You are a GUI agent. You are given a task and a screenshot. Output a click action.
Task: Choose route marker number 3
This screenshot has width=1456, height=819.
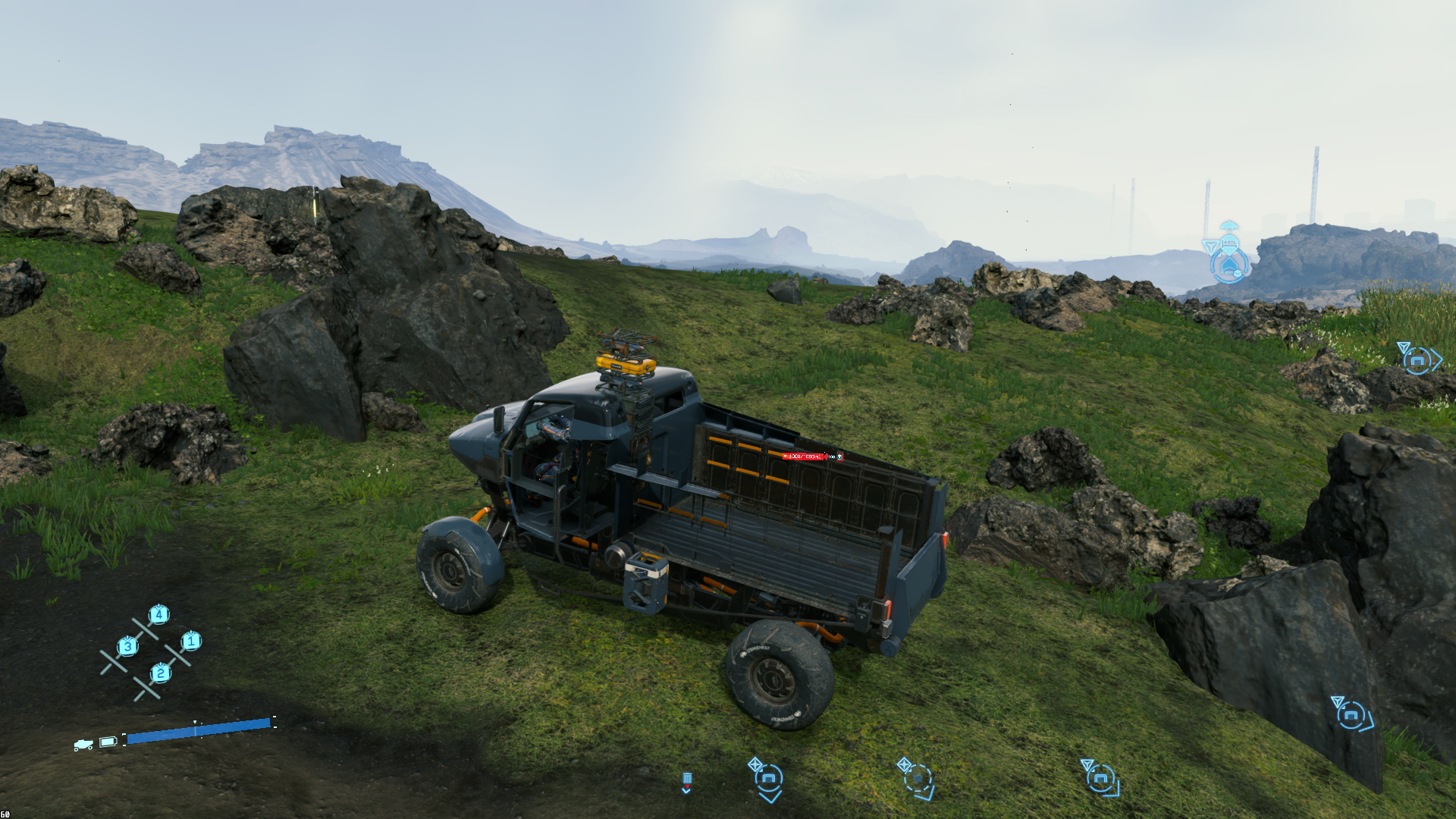(127, 646)
